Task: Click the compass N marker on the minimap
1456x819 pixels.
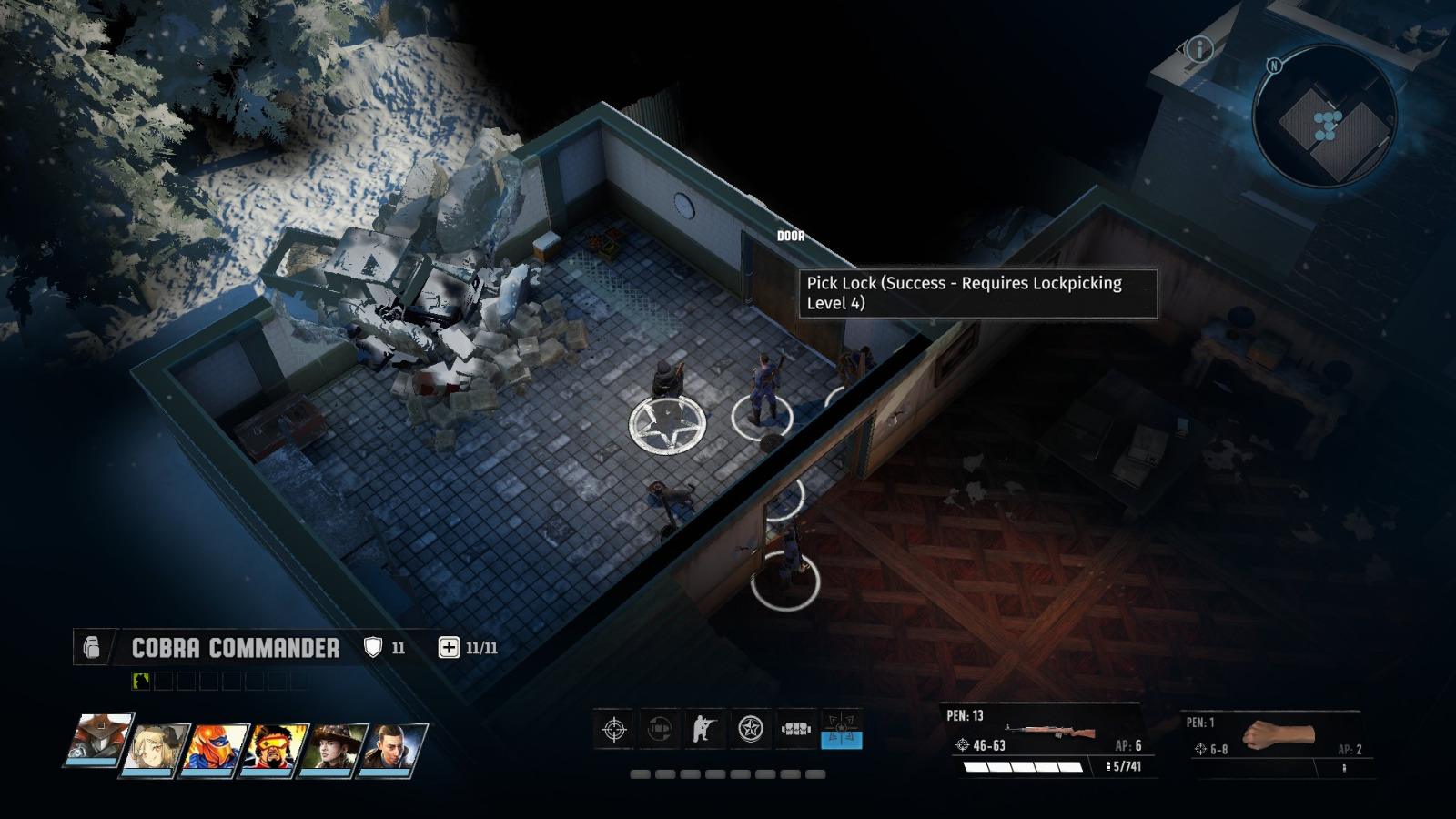Action: [1274, 65]
